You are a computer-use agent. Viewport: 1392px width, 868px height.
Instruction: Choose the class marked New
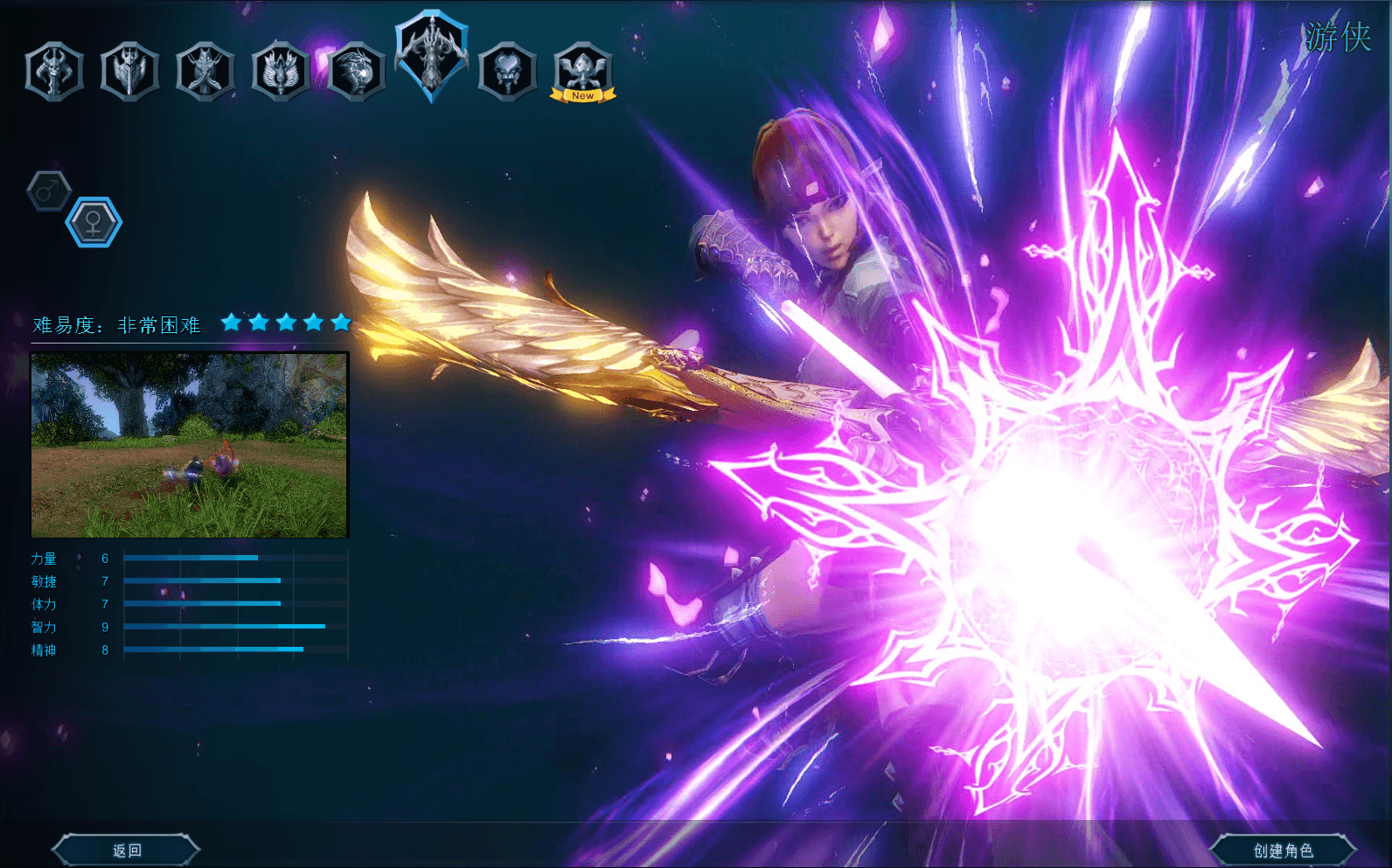point(583,72)
